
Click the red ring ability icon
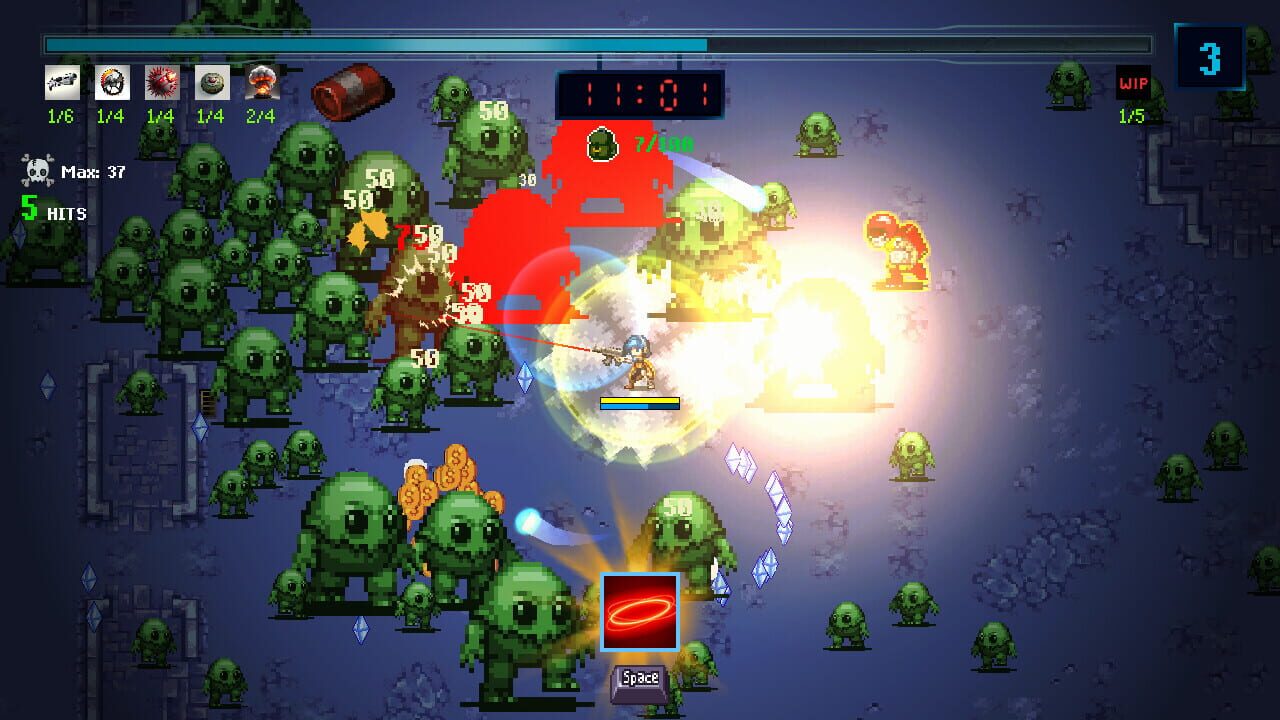click(x=641, y=613)
